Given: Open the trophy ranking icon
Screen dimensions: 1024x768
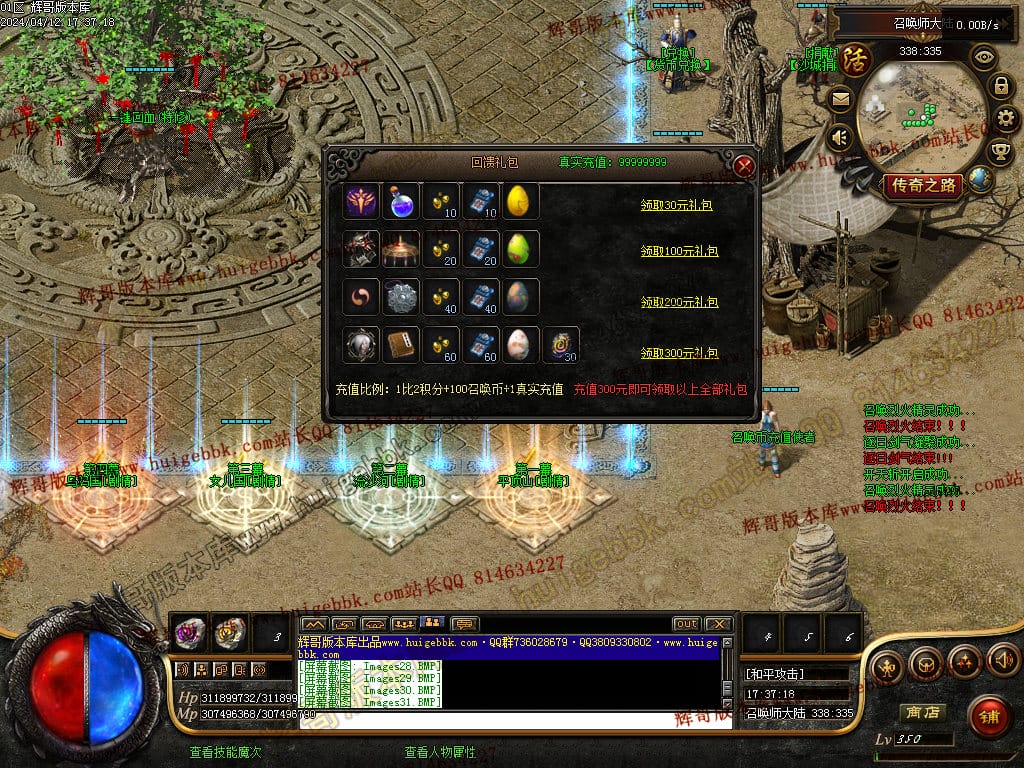Looking at the screenshot, I should pos(1000,151).
